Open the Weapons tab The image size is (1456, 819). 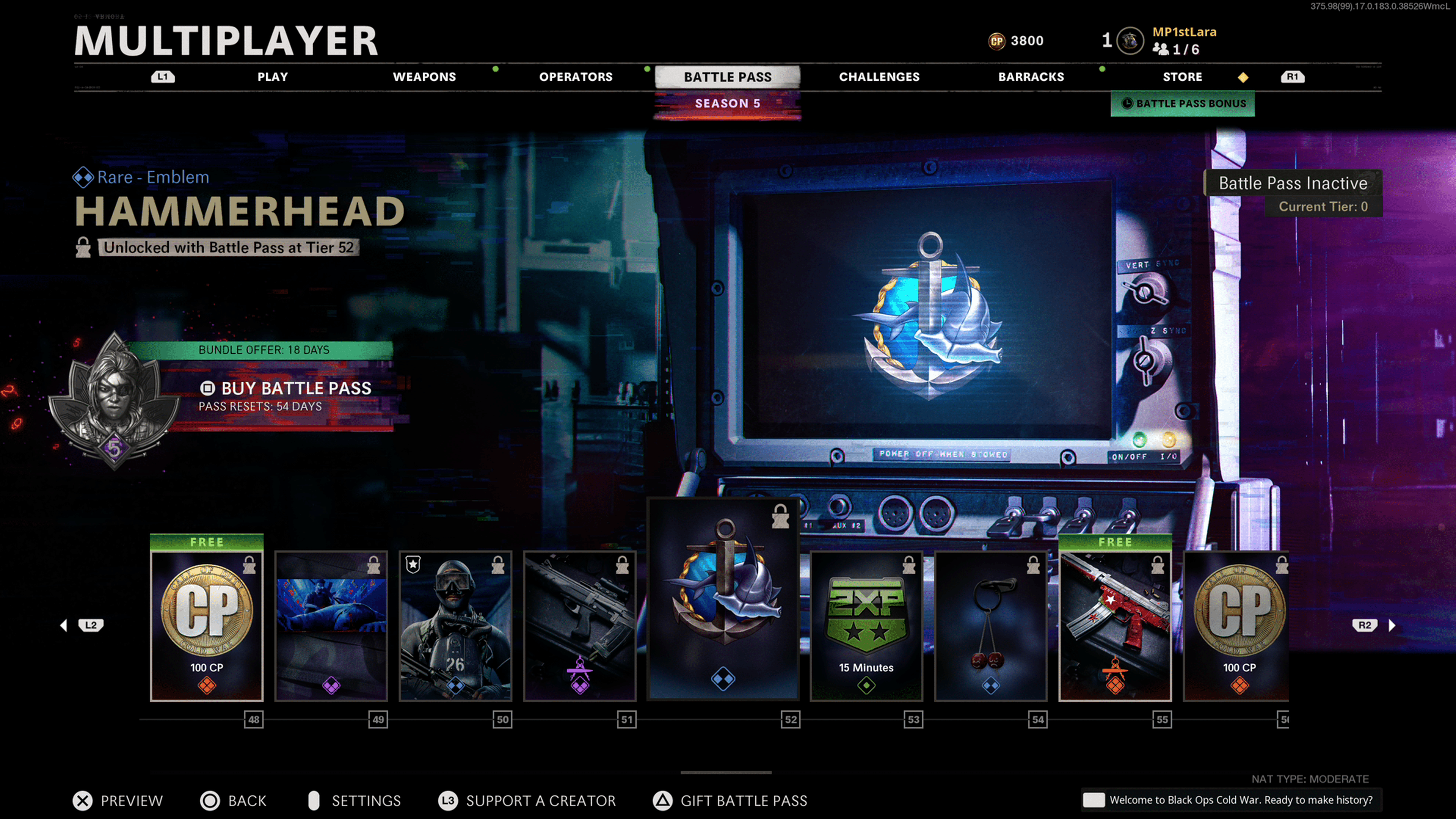pyautogui.click(x=424, y=77)
